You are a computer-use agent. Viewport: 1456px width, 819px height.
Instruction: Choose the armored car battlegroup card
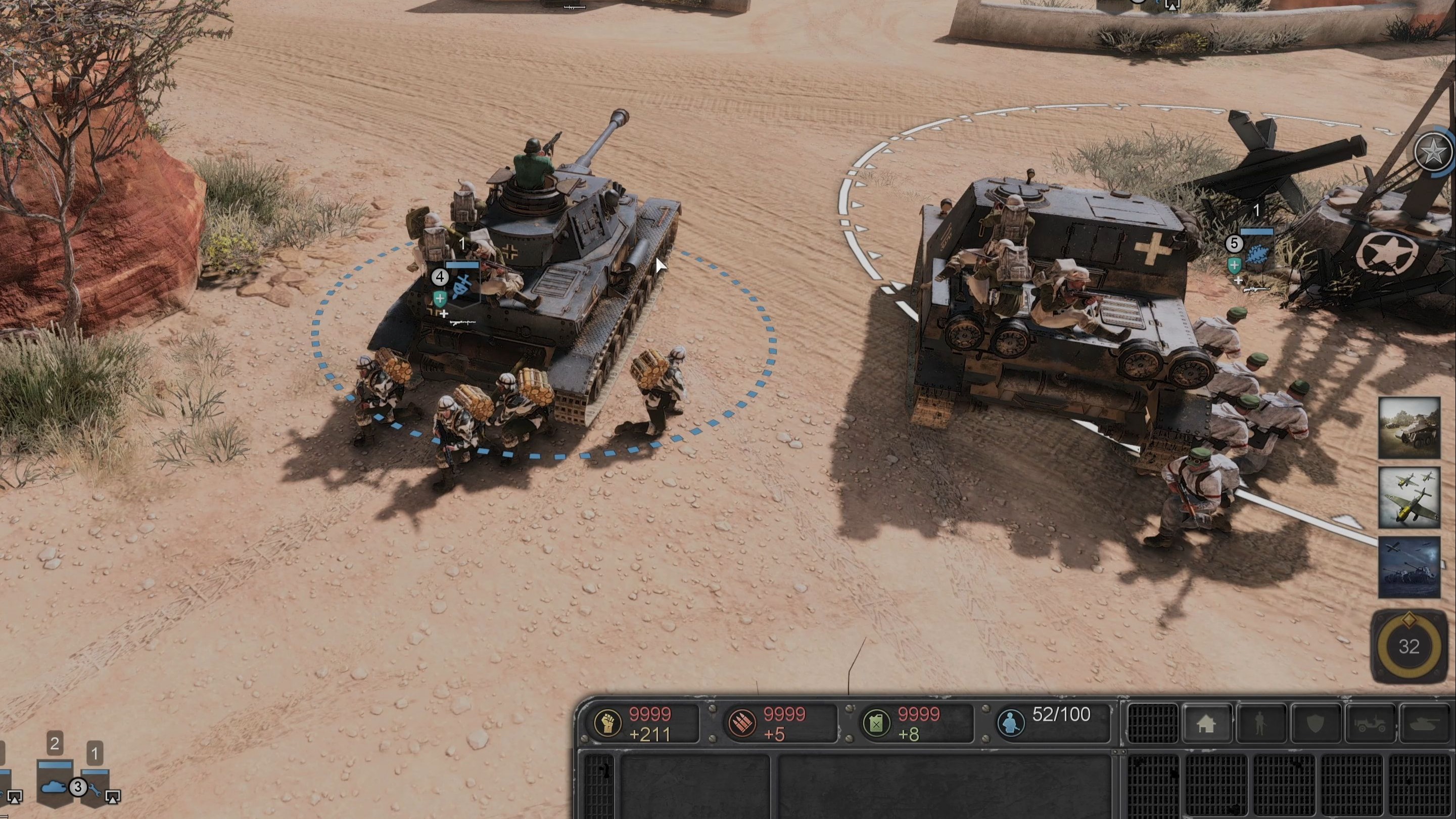[x=1408, y=428]
